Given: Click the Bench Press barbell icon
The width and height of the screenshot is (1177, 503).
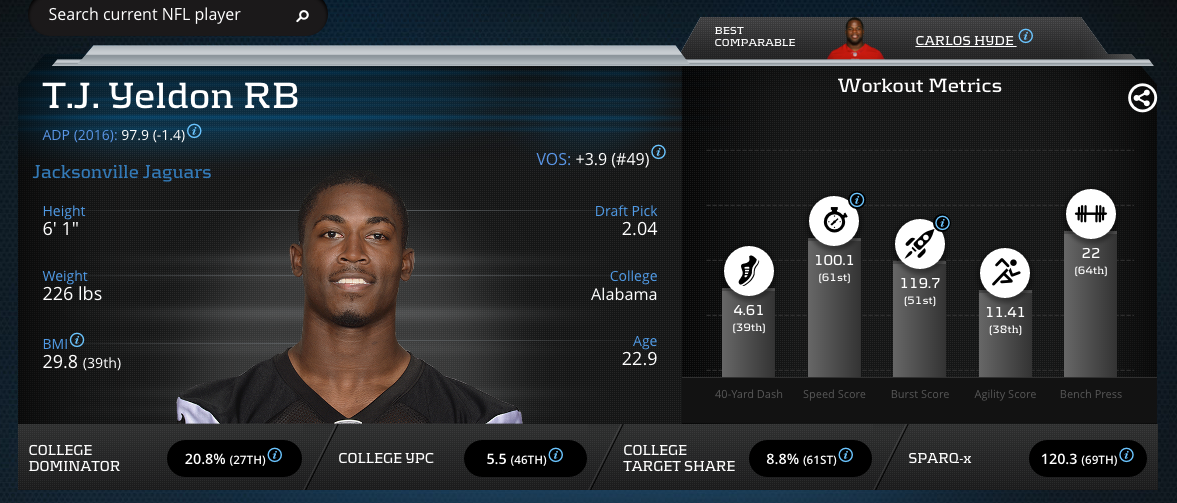Looking at the screenshot, I should (1090, 214).
